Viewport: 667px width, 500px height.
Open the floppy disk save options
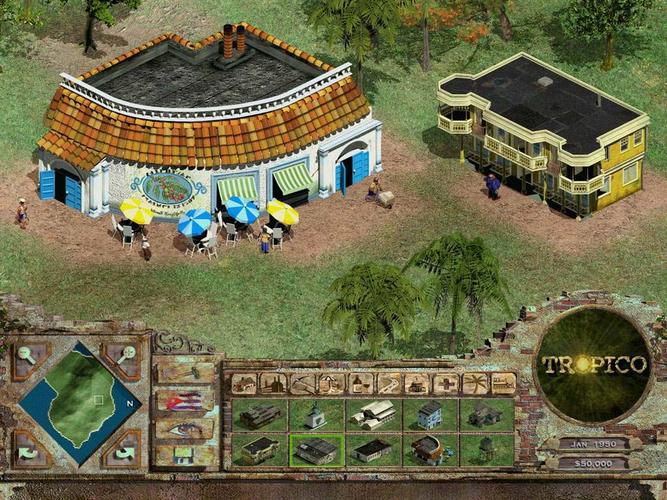pyautogui.click(x=186, y=455)
